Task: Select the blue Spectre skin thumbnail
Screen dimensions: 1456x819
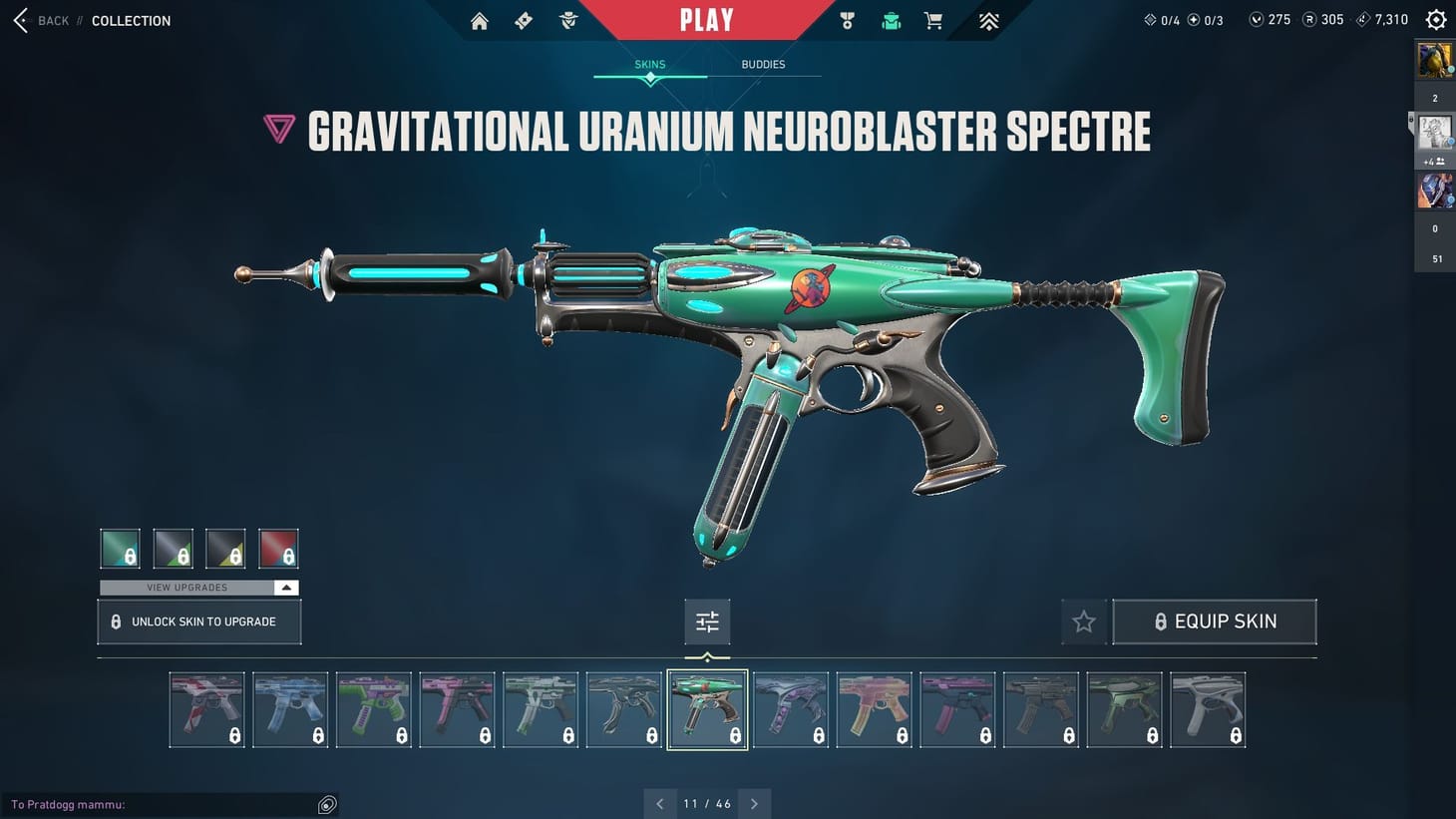Action: tap(290, 709)
